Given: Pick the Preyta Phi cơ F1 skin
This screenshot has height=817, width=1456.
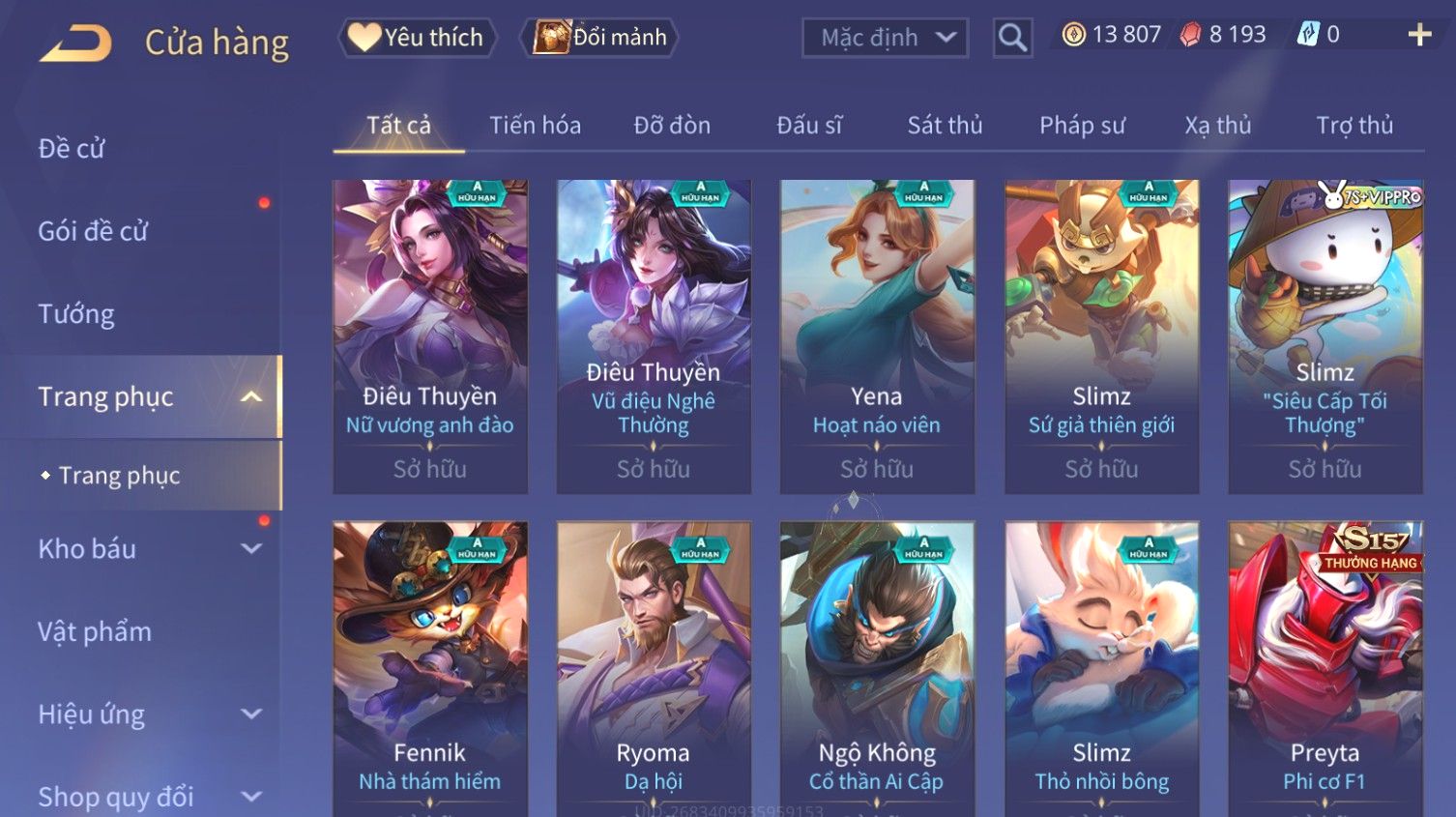Looking at the screenshot, I should tap(1325, 667).
